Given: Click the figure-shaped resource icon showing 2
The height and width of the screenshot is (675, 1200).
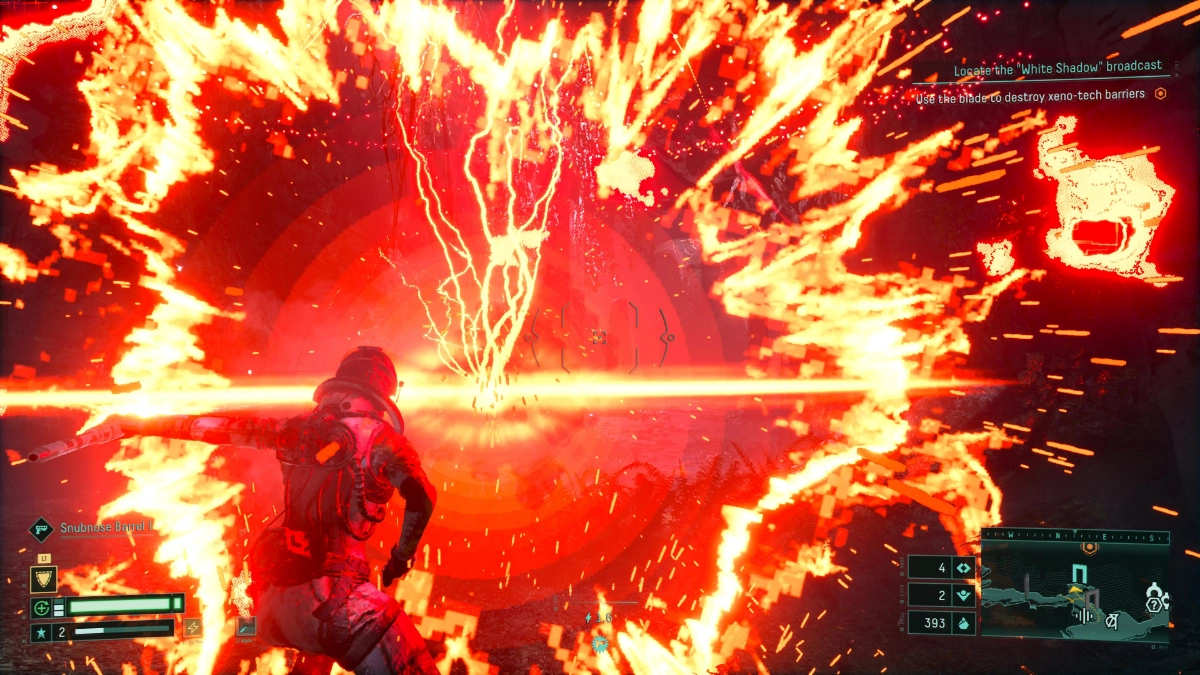Looking at the screenshot, I should (x=963, y=594).
